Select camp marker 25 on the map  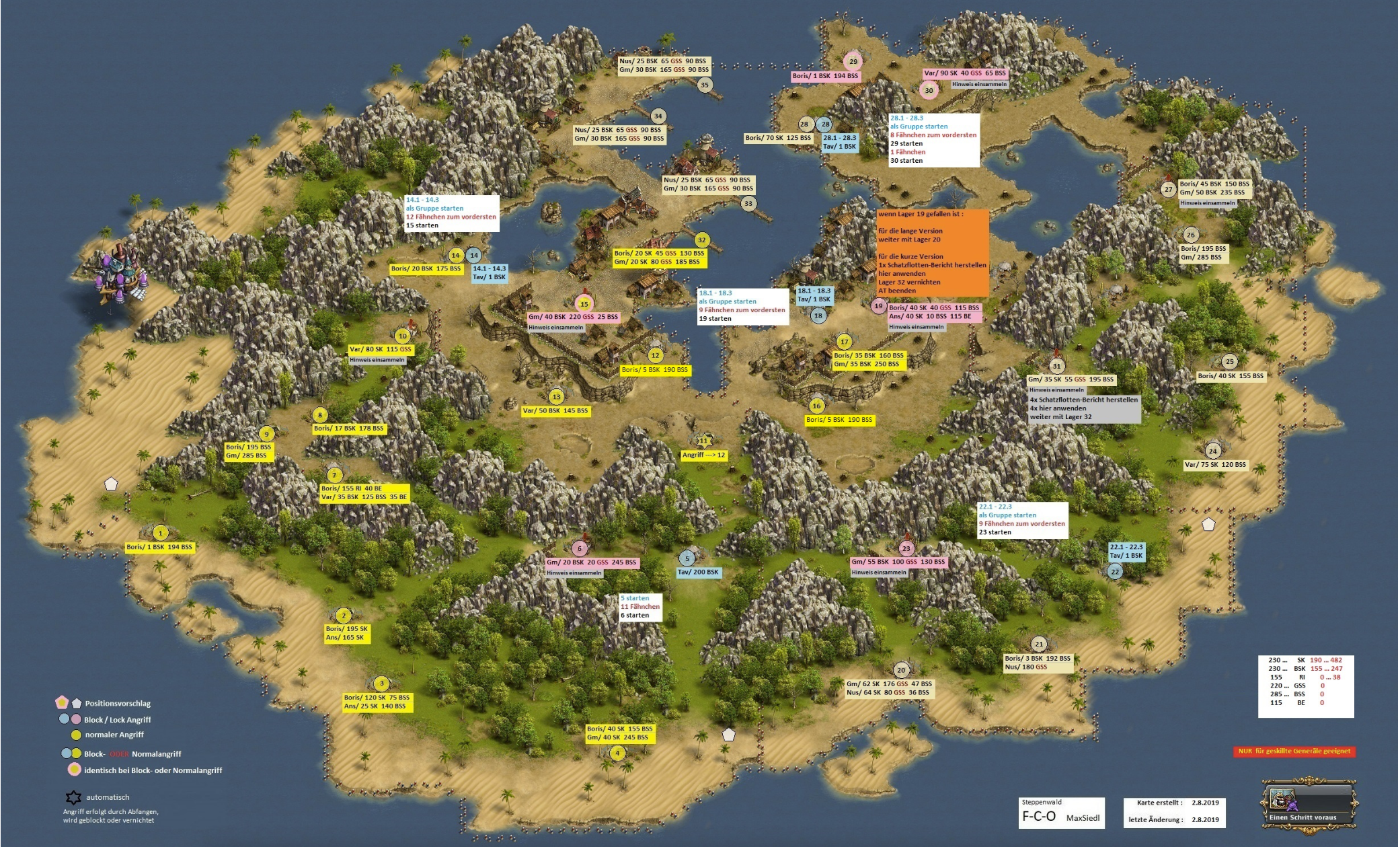[1229, 362]
